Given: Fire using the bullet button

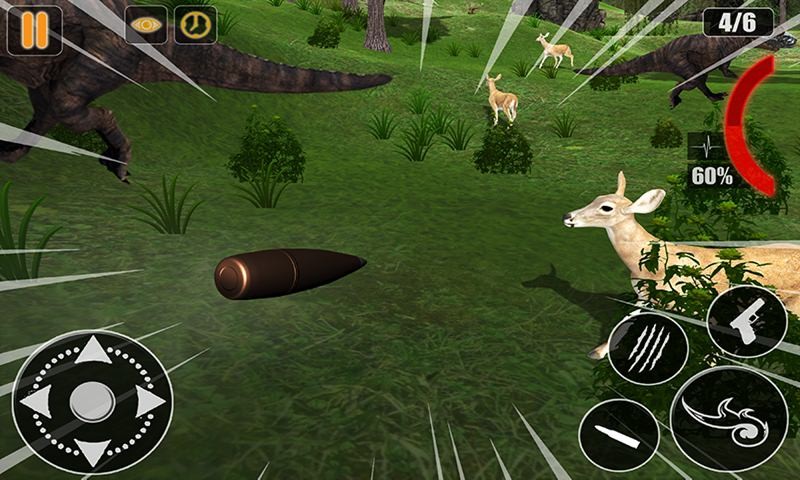Looking at the screenshot, I should click(618, 436).
